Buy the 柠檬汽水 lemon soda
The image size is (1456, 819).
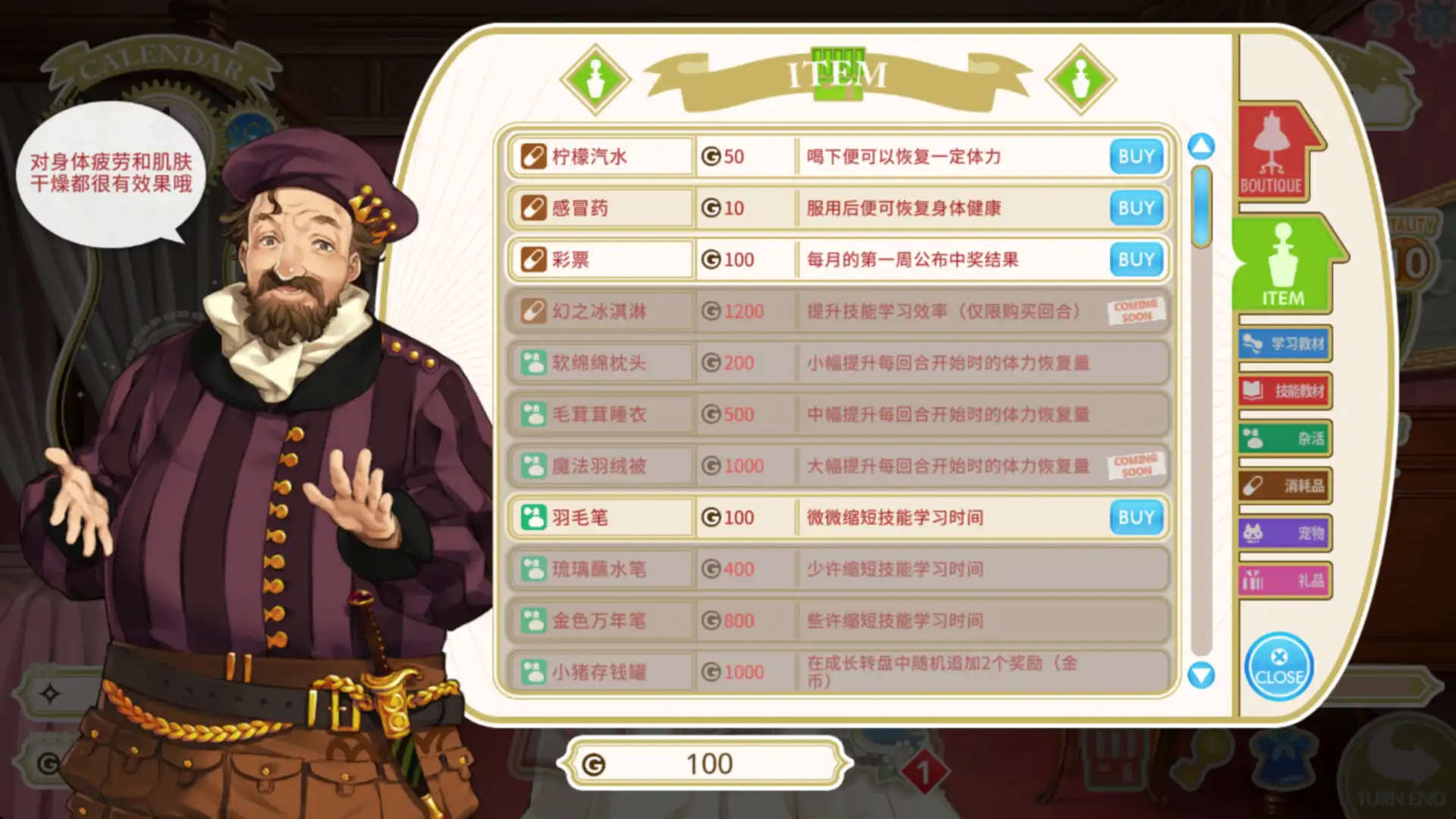coord(1135,156)
